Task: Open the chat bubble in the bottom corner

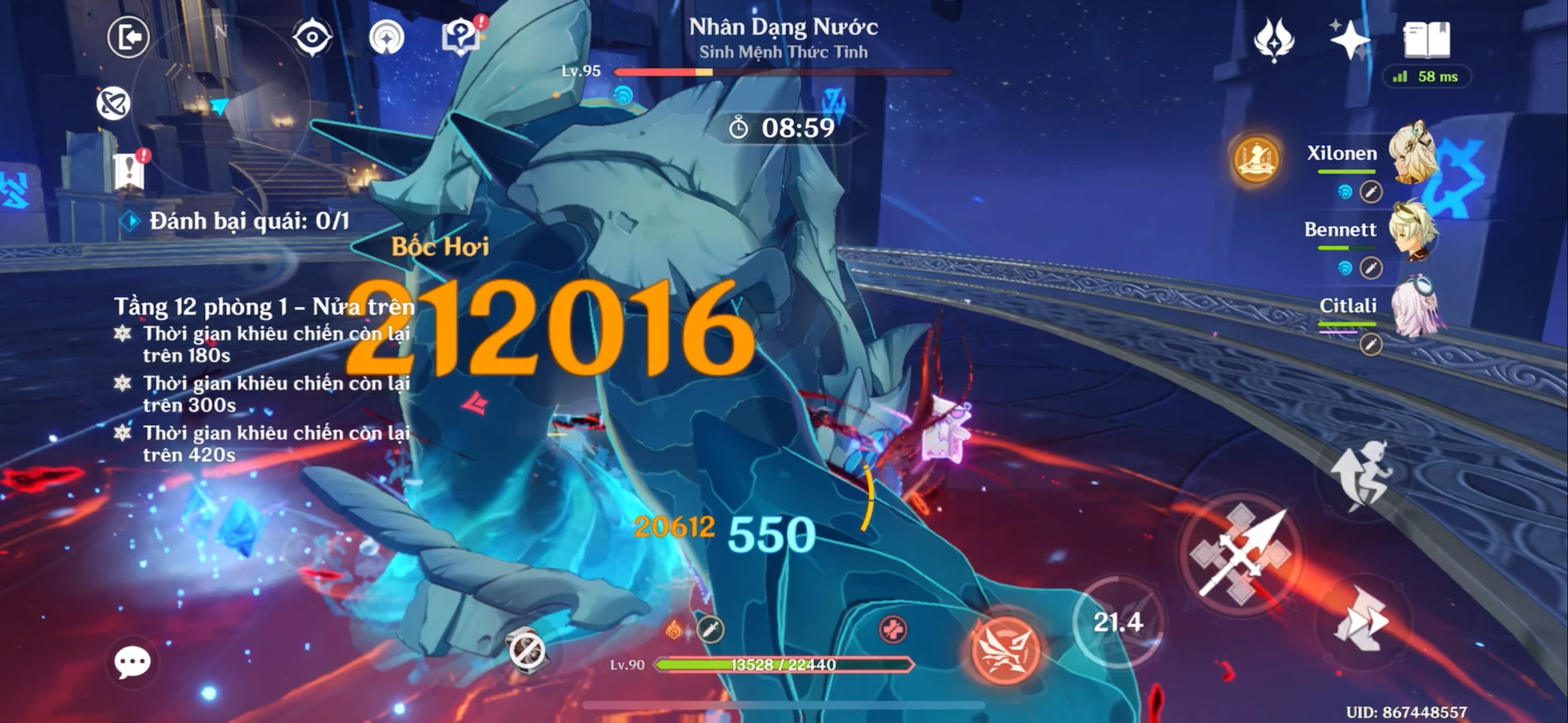Action: click(134, 661)
